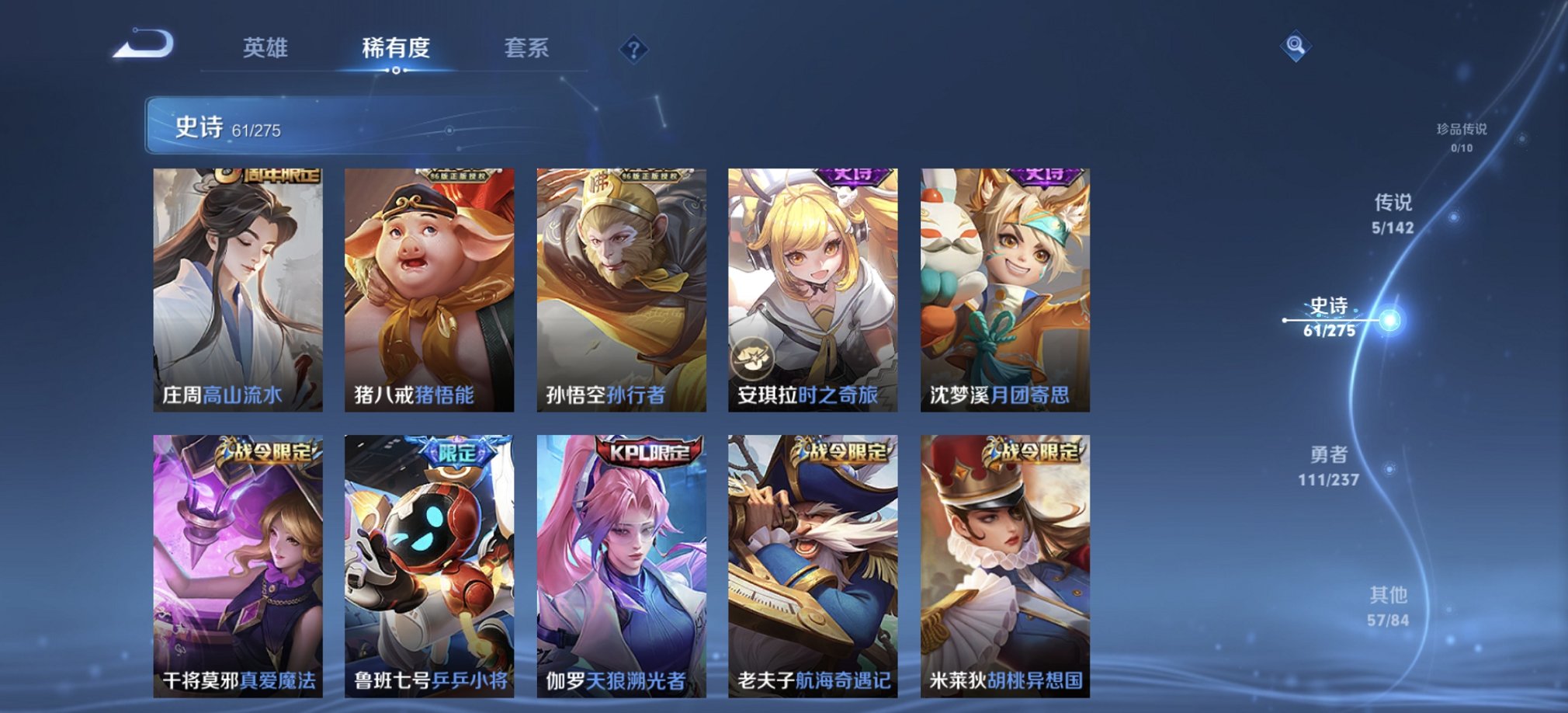
Task: Switch to the 英雄 tab
Action: pyautogui.click(x=265, y=49)
